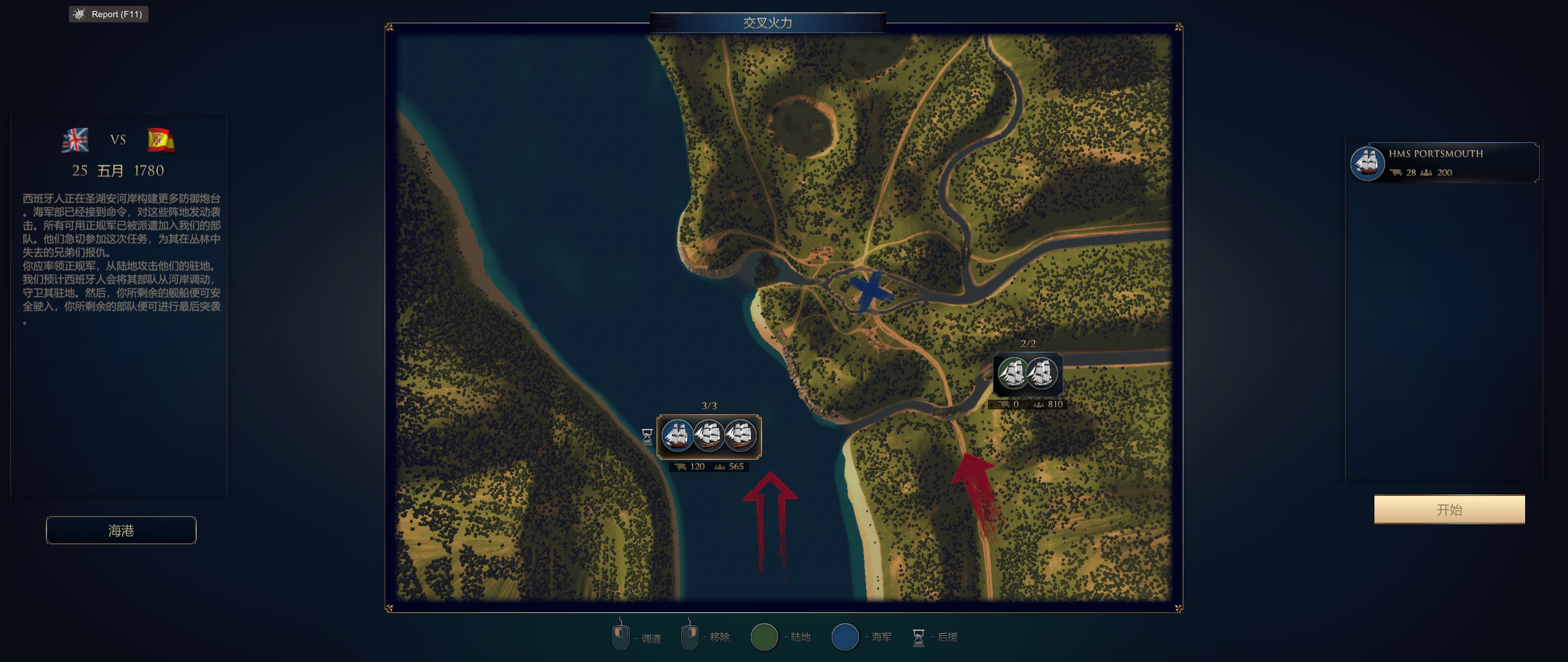Open the Report (F11) bug button
This screenshot has width=1568, height=662.
coord(109,14)
